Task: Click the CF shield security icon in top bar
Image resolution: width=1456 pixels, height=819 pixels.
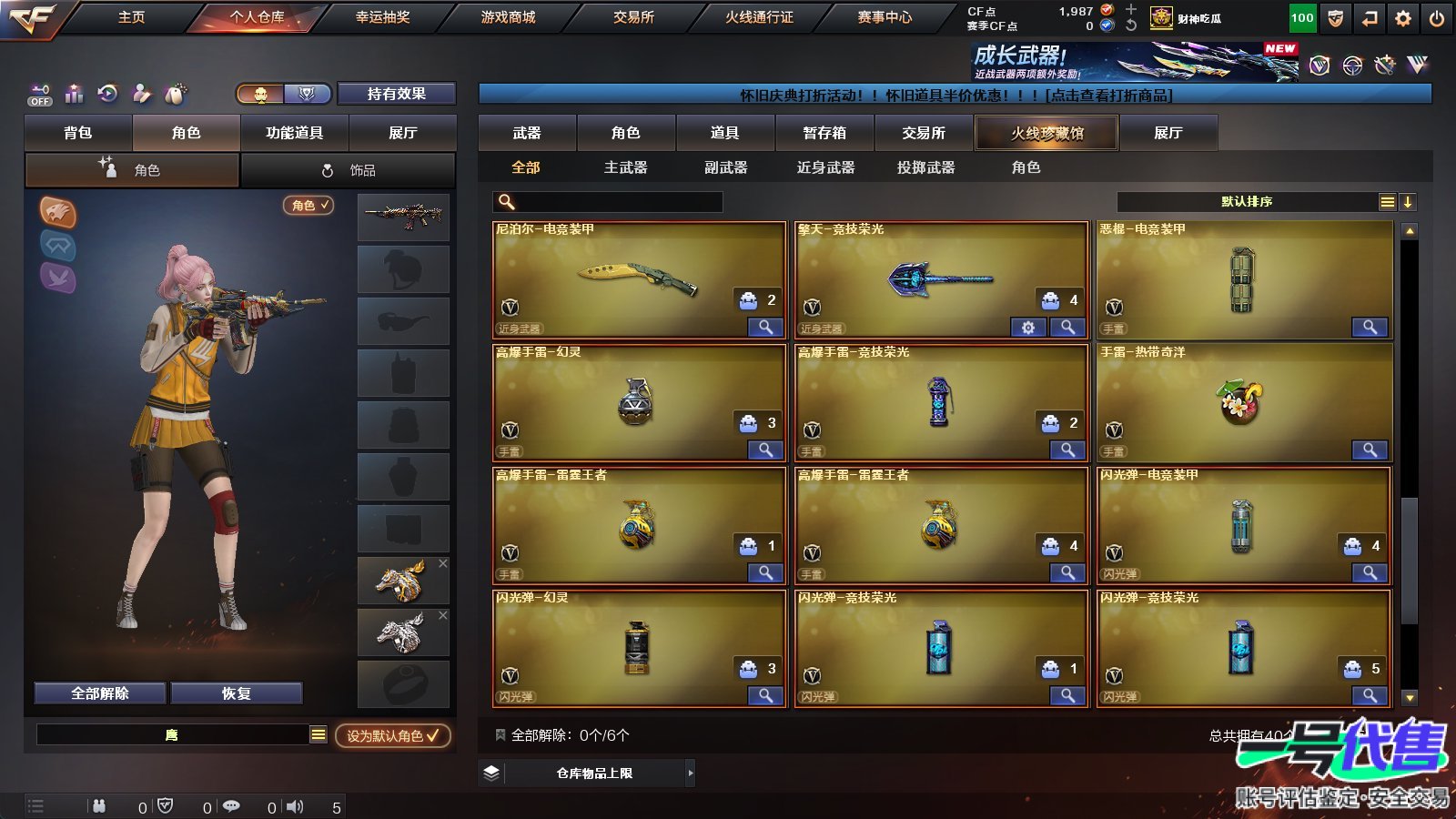Action: [1334, 17]
